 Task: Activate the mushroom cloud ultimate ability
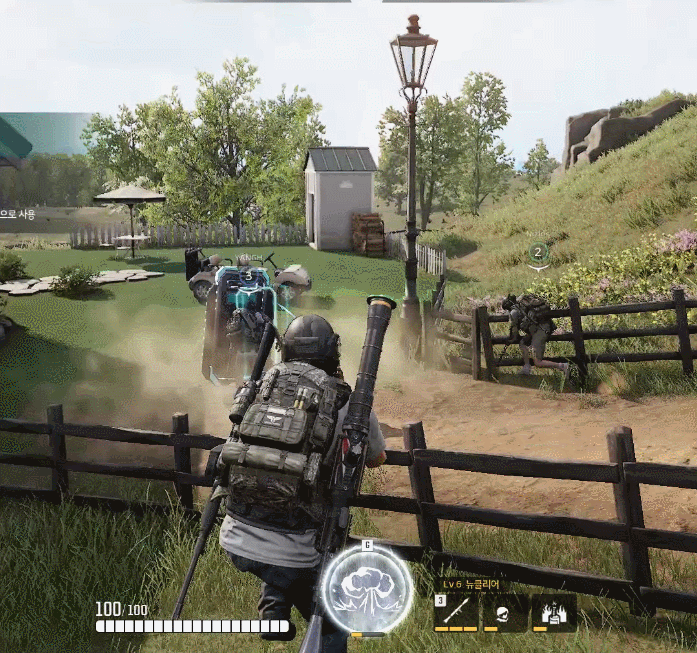click(367, 589)
